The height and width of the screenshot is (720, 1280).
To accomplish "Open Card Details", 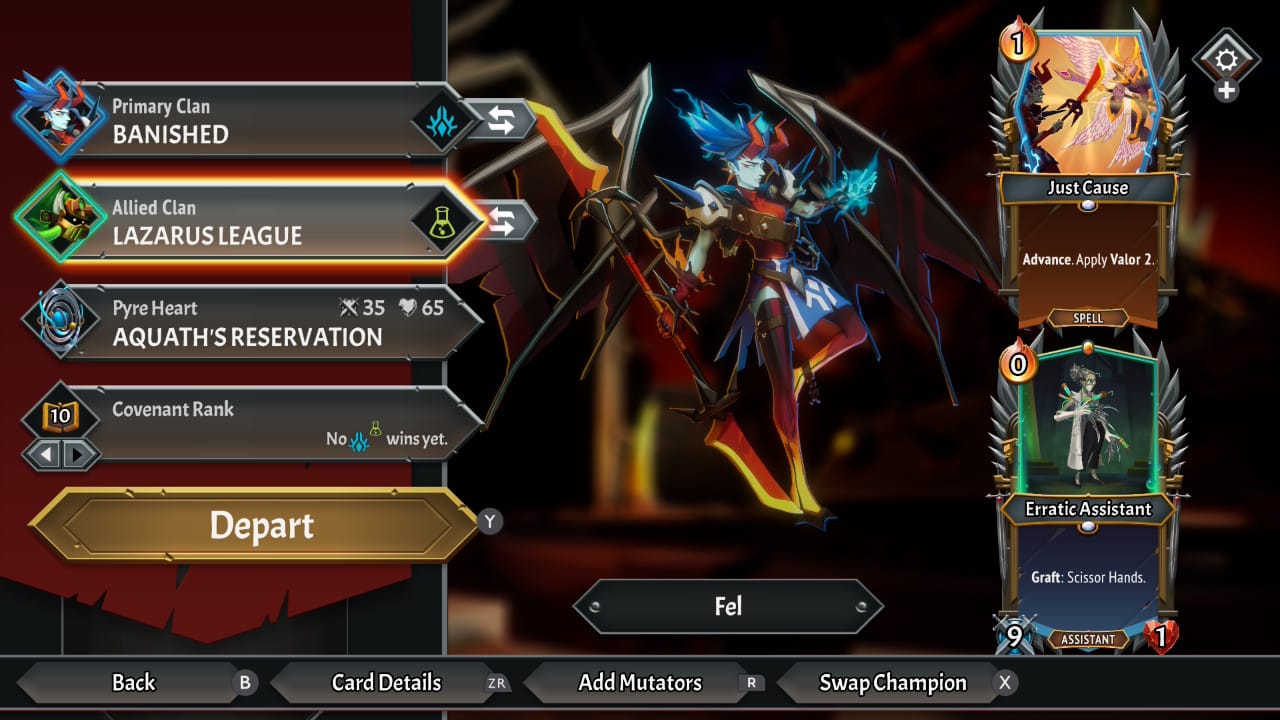I will [386, 683].
